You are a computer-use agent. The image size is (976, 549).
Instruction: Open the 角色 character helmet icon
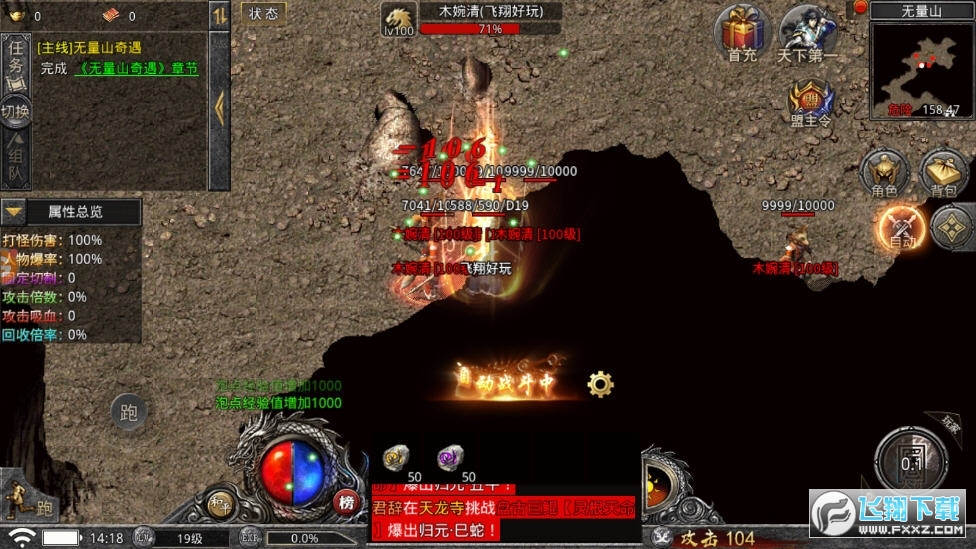click(x=884, y=172)
